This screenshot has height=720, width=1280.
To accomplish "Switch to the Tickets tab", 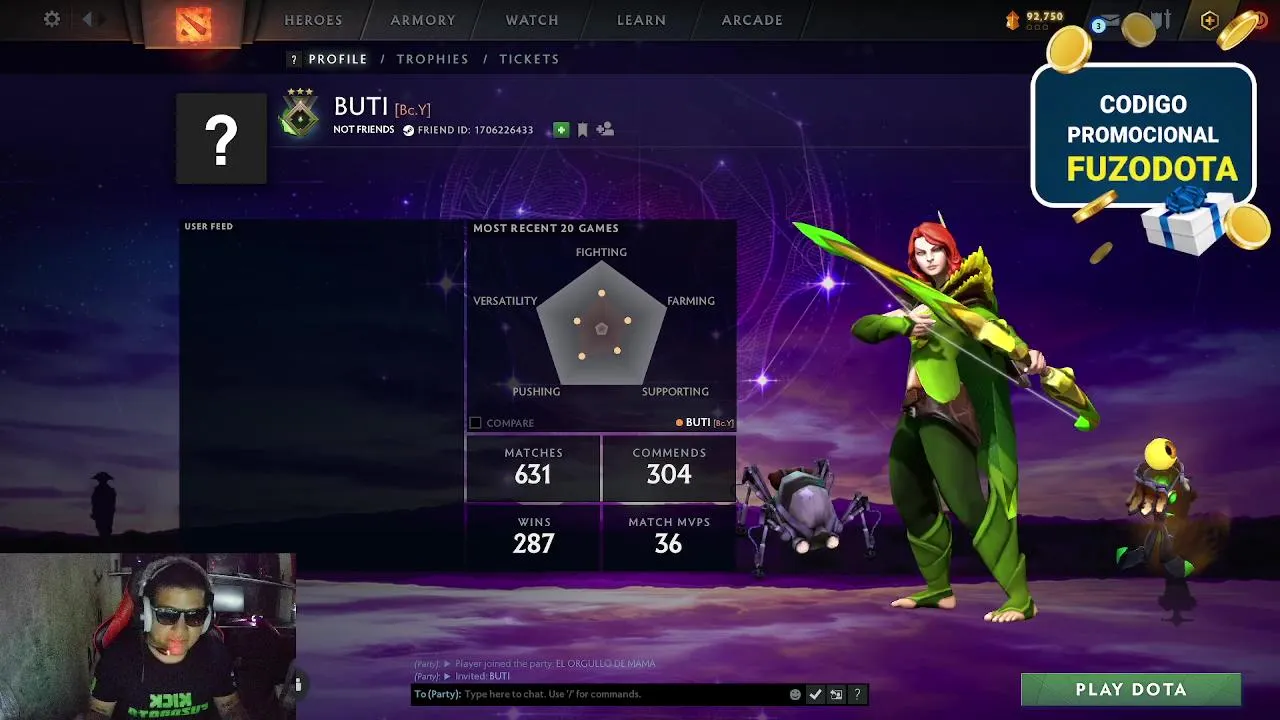I will (x=529, y=59).
